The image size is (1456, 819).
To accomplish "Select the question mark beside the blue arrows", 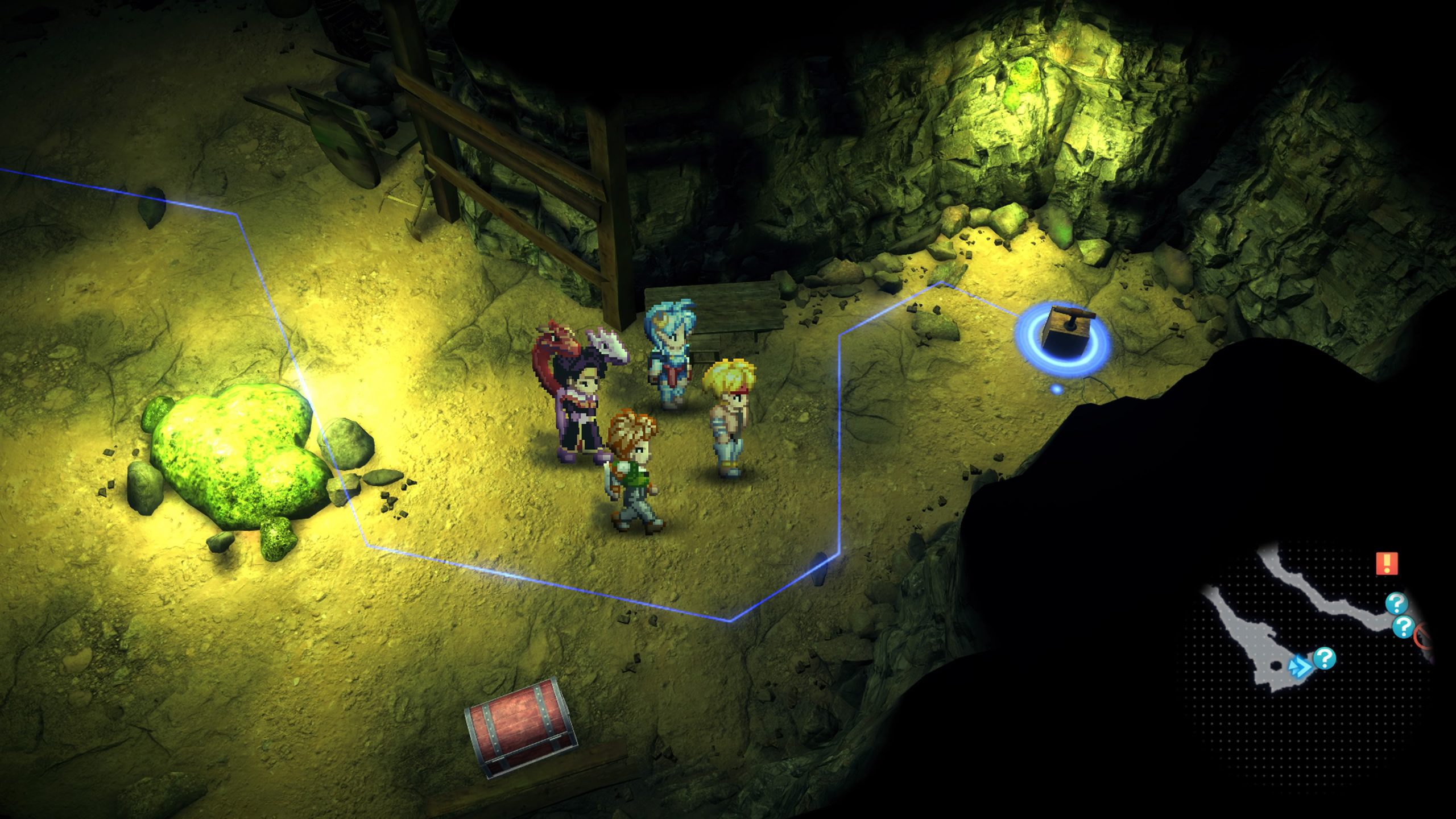I will (1325, 659).
